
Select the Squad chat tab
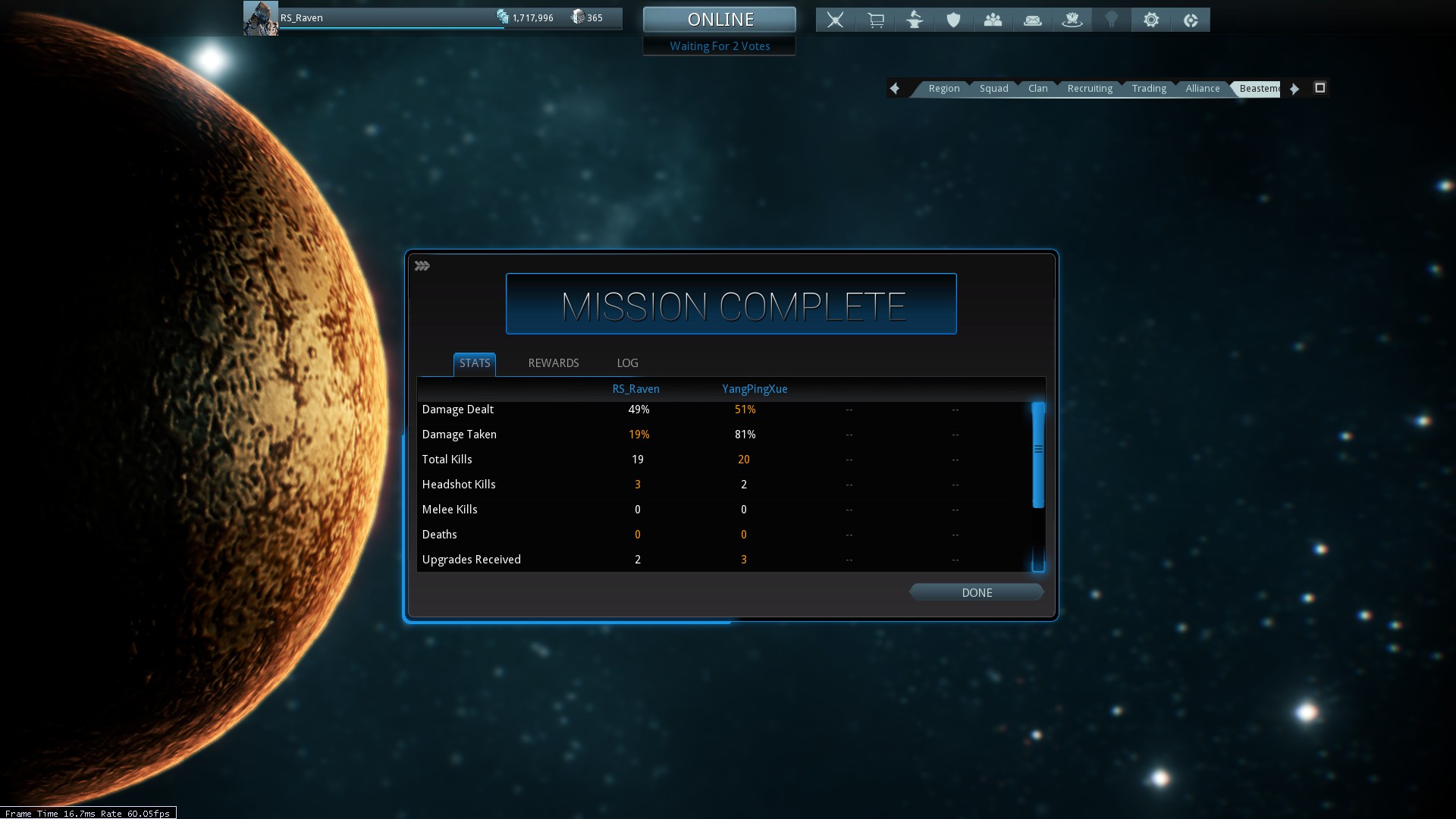pyautogui.click(x=993, y=89)
